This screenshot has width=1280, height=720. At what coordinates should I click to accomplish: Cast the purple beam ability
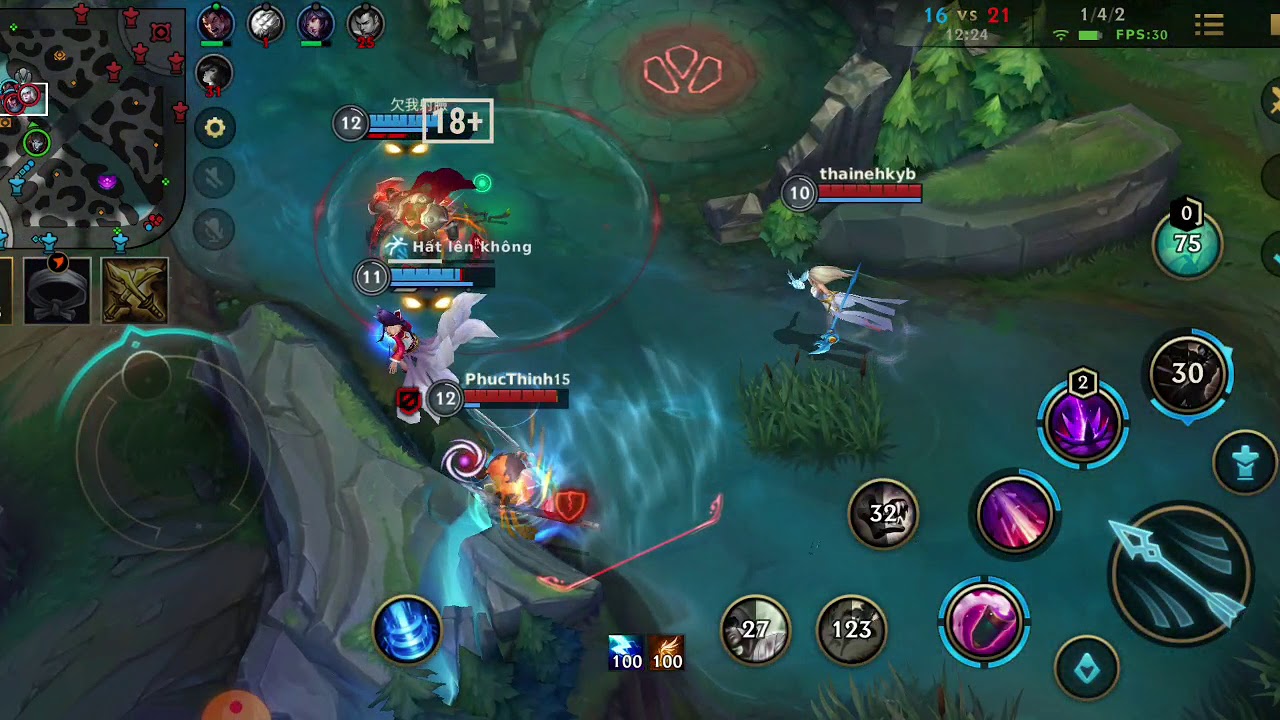click(x=1015, y=514)
